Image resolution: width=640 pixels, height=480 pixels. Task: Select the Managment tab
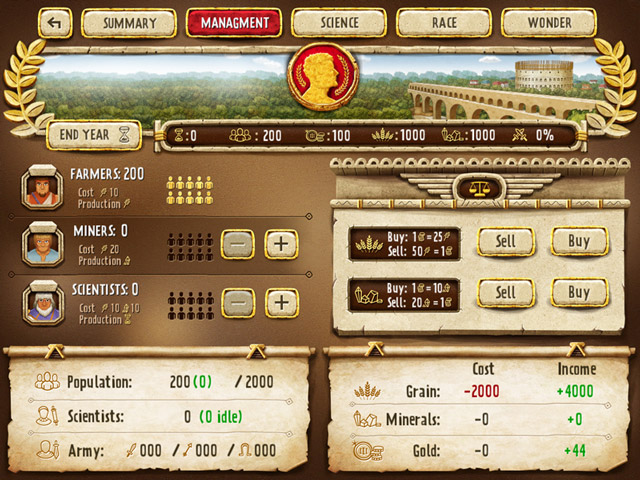(234, 23)
